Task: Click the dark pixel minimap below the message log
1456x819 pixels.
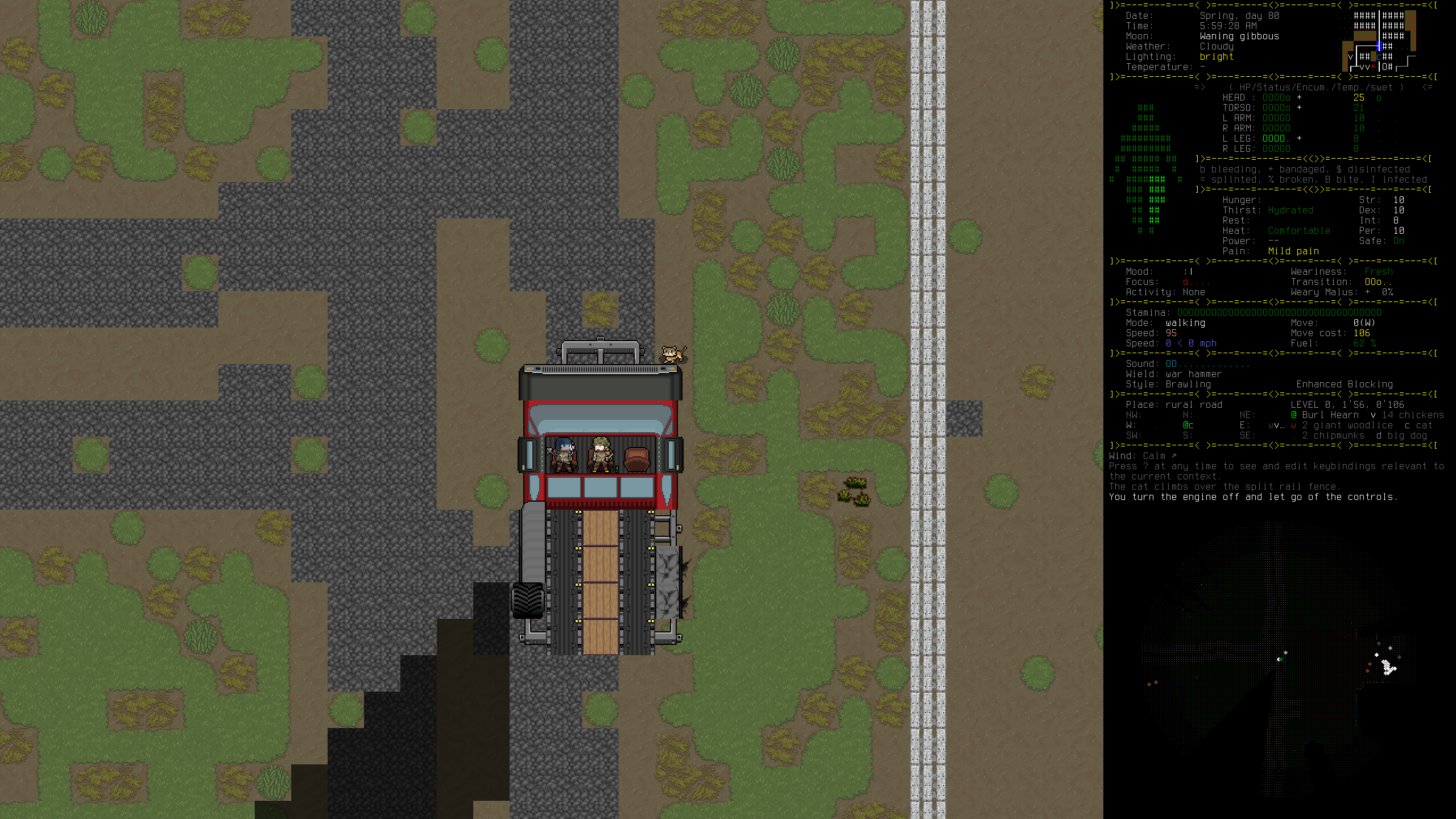Action: [x=1279, y=660]
